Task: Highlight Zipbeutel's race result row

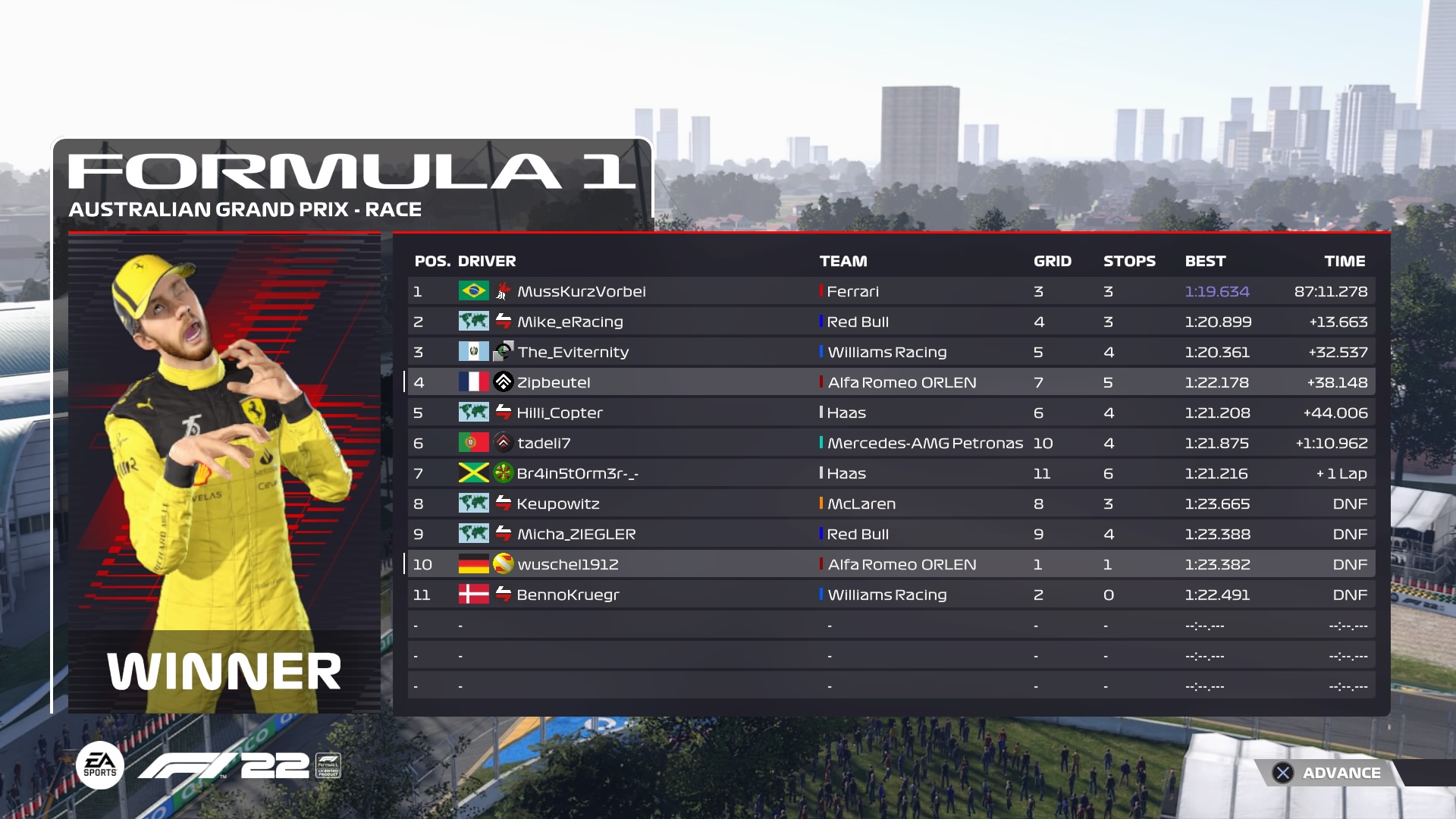Action: coord(891,382)
